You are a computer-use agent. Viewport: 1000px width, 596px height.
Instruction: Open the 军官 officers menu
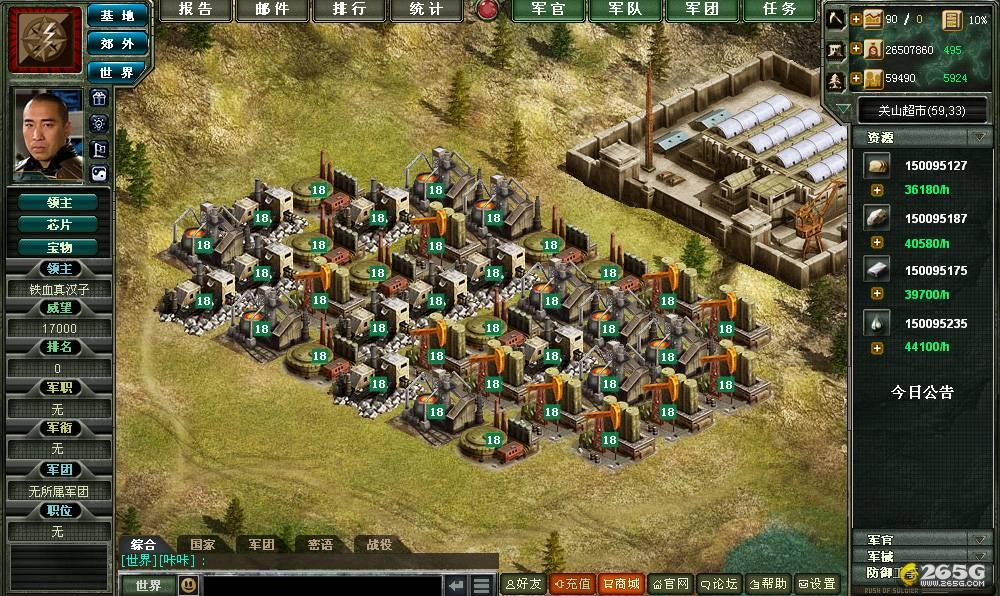coord(547,10)
